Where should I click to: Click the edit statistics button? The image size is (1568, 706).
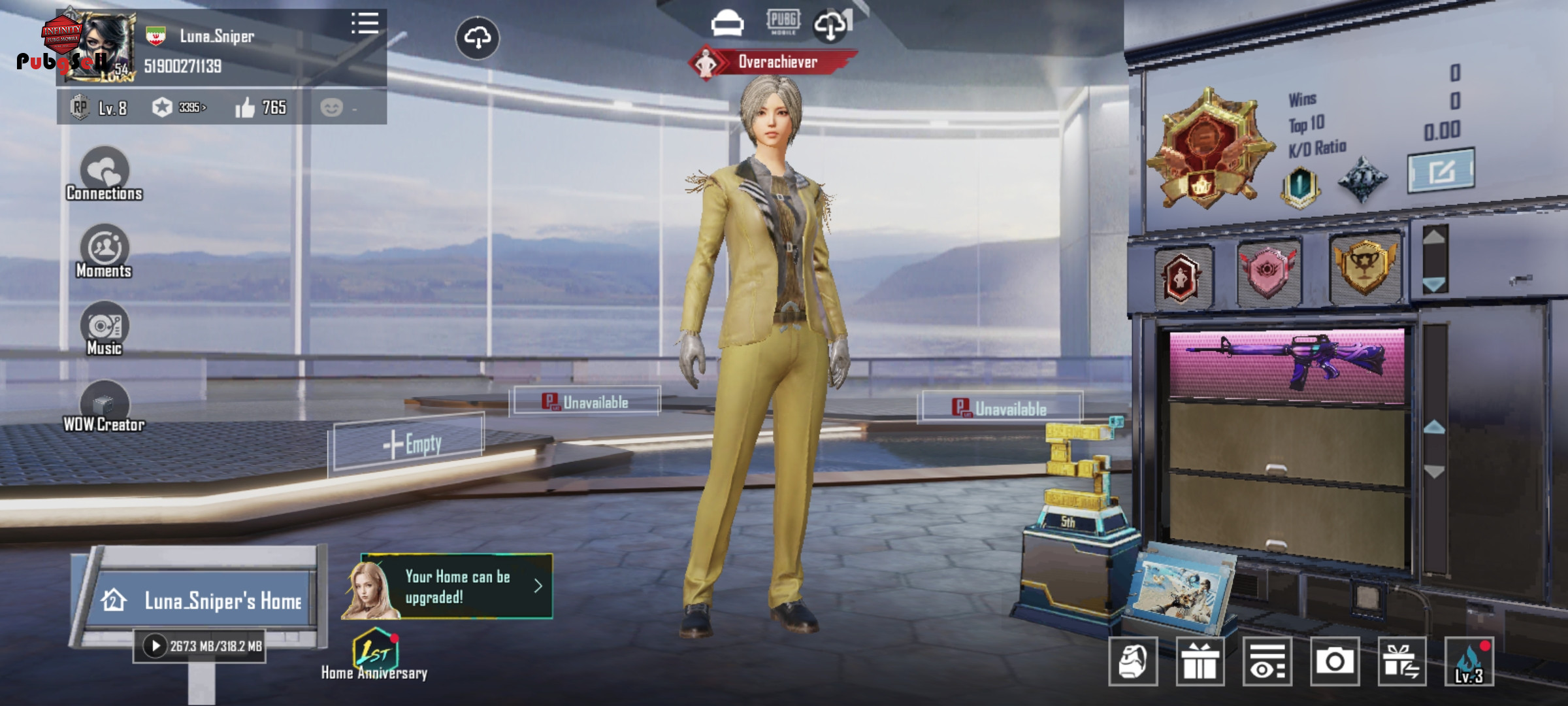tap(1440, 171)
